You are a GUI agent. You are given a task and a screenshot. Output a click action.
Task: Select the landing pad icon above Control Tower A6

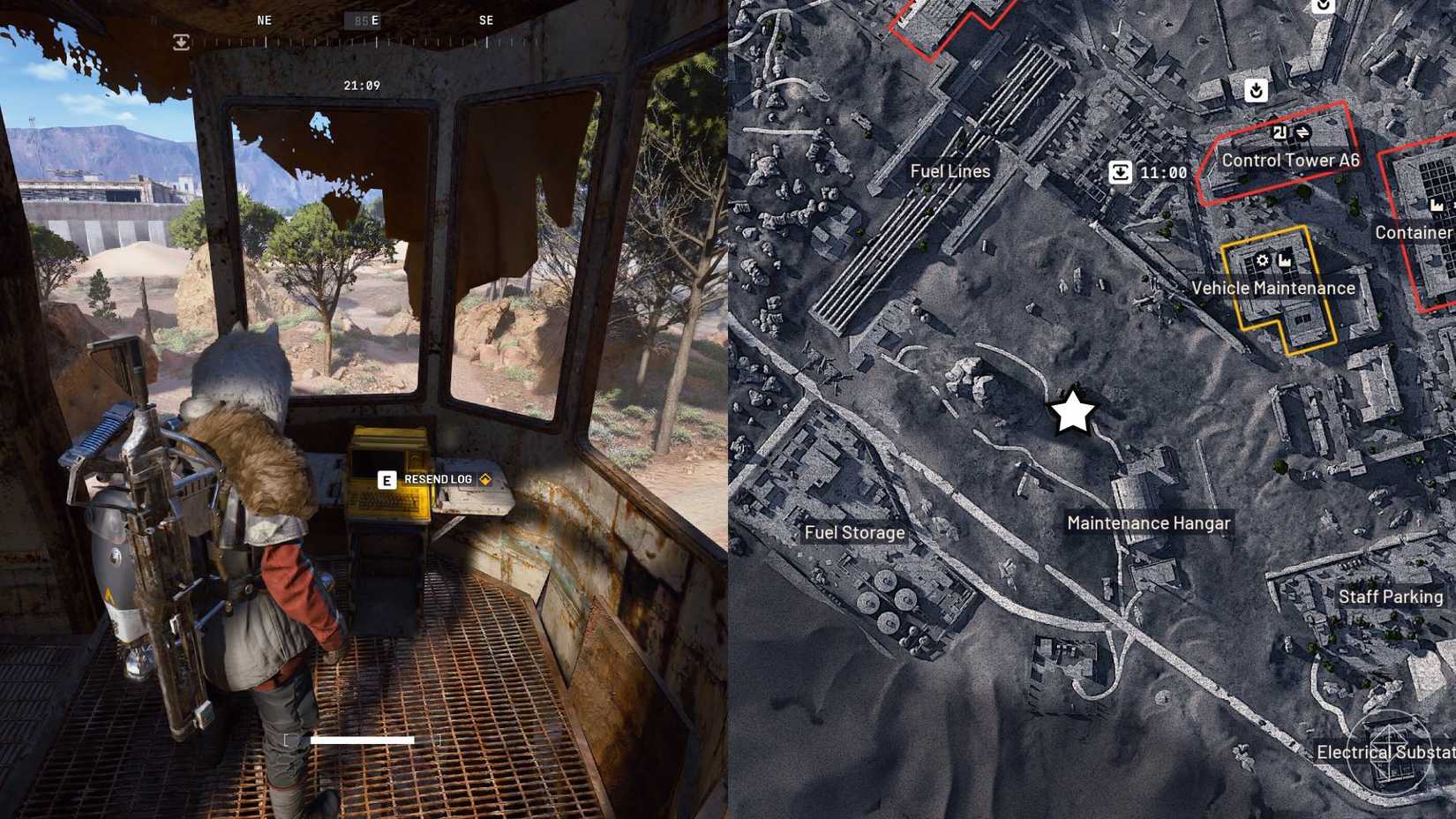click(1256, 90)
